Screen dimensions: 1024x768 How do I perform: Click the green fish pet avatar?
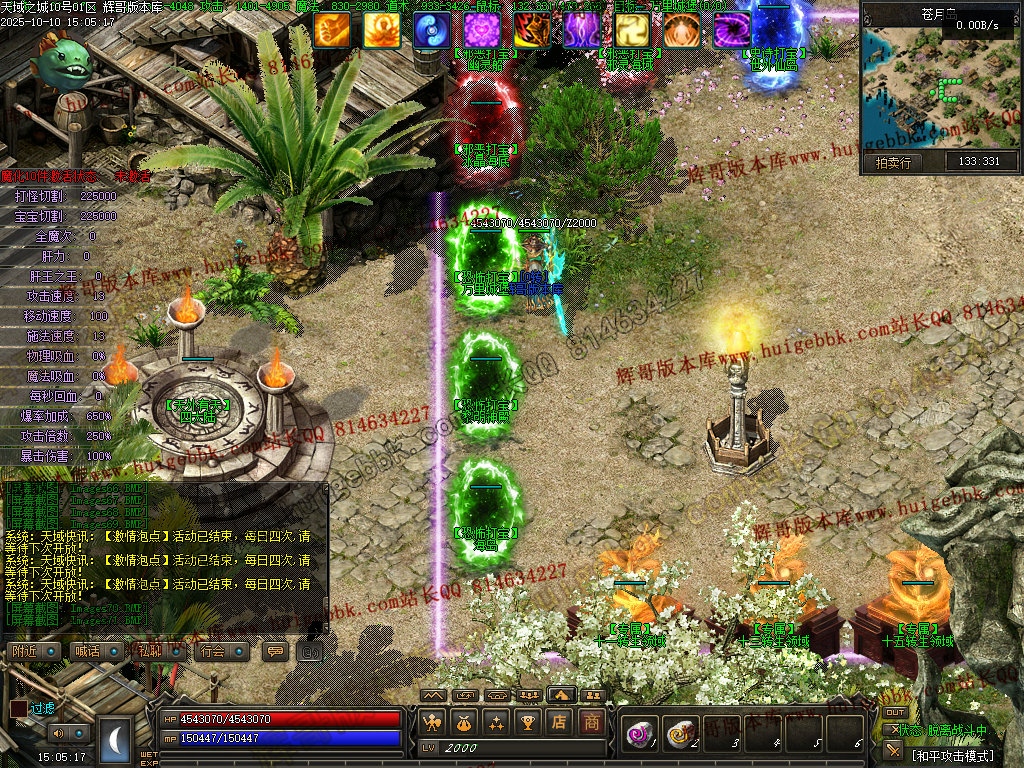click(x=60, y=60)
